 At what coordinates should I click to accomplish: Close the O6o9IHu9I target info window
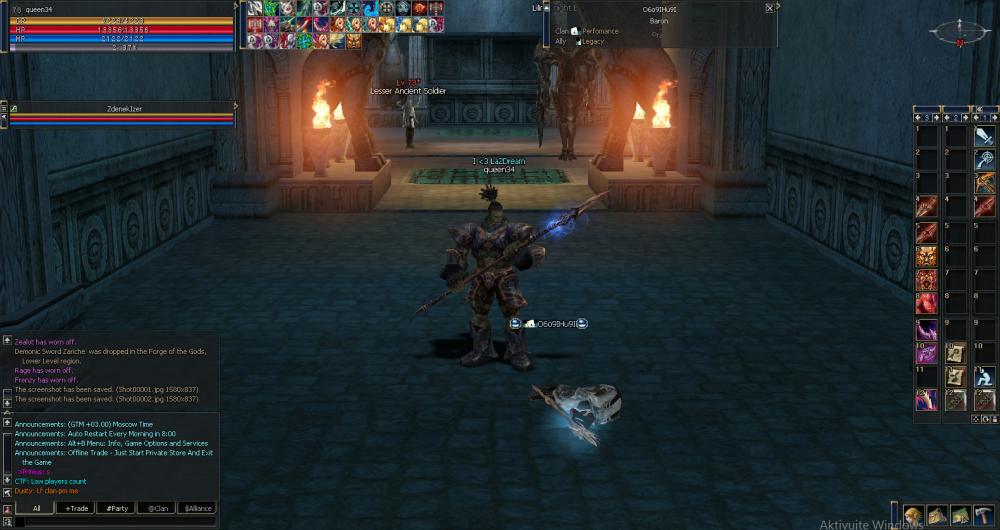[769, 8]
